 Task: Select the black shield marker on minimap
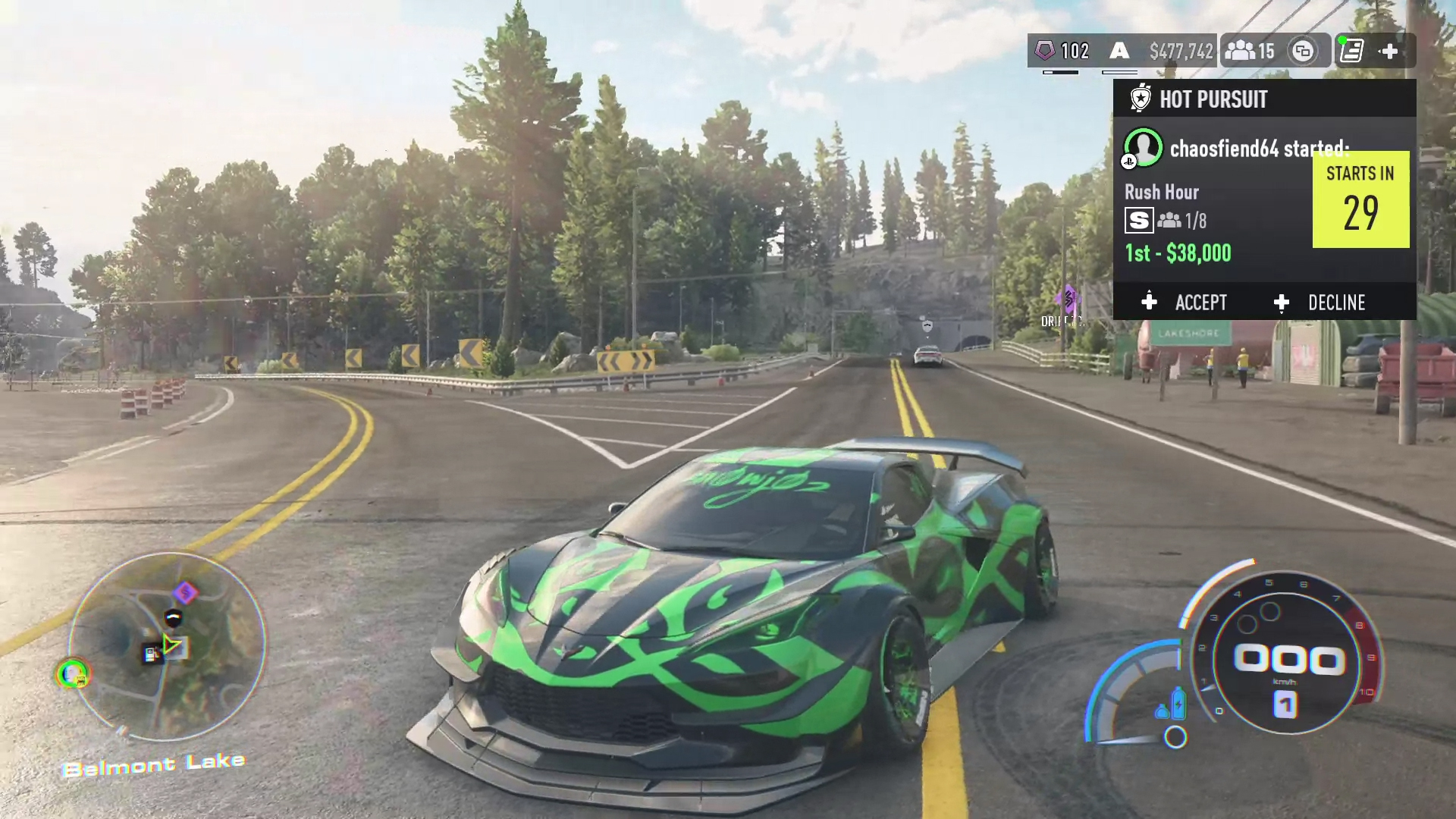(174, 617)
